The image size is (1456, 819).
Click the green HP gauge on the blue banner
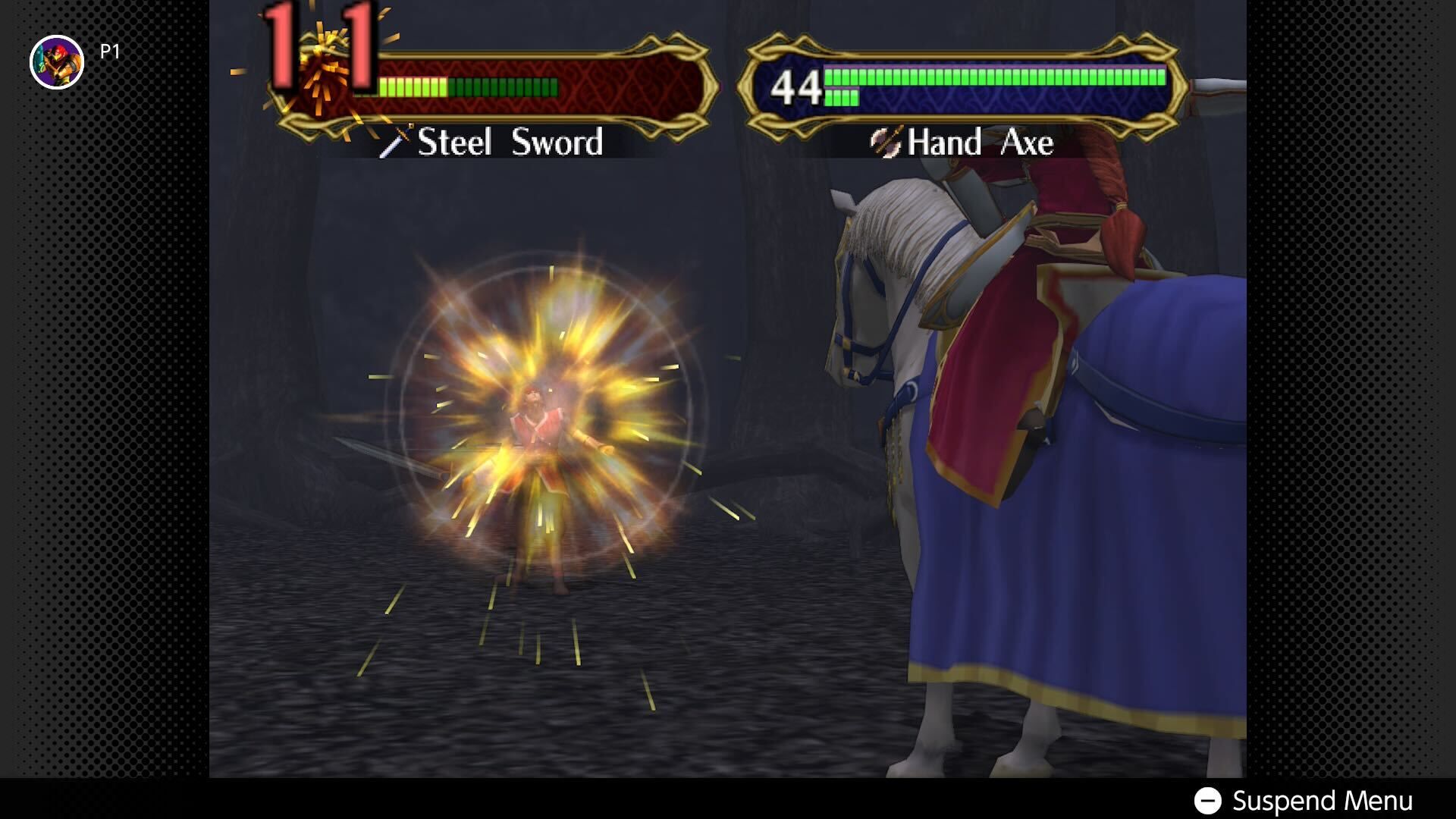coord(986,78)
